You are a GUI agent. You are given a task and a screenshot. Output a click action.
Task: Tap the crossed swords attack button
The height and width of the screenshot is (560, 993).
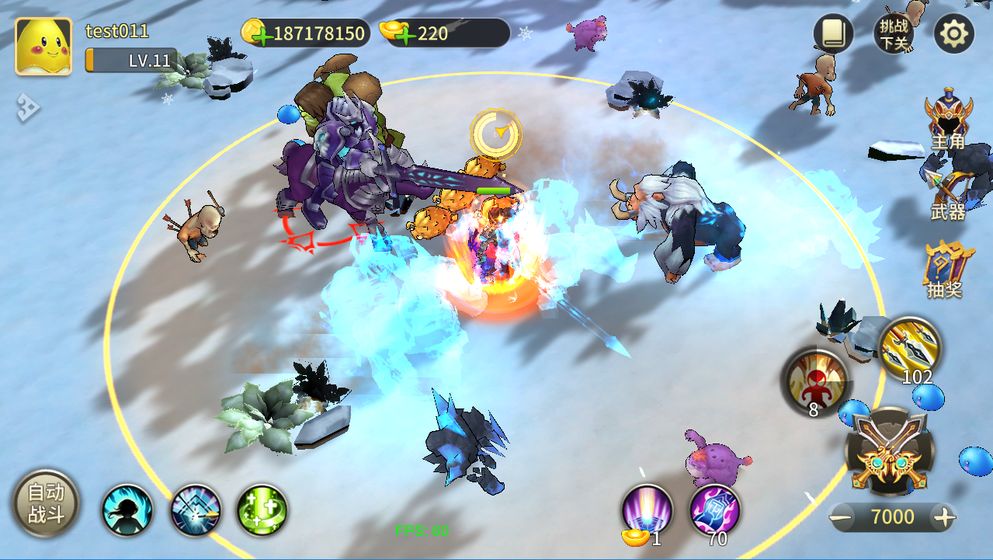click(x=889, y=449)
